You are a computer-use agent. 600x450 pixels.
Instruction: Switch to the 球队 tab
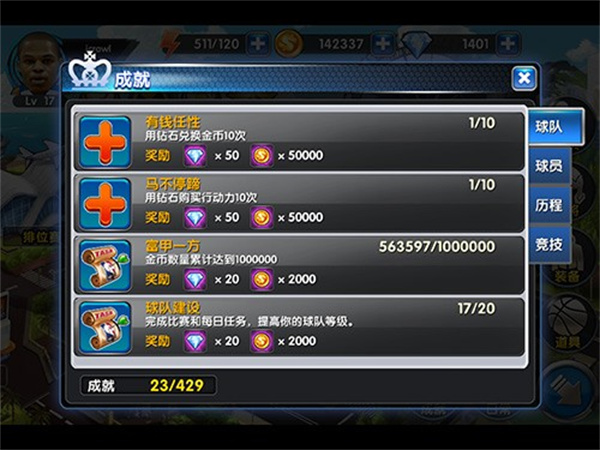click(x=547, y=128)
